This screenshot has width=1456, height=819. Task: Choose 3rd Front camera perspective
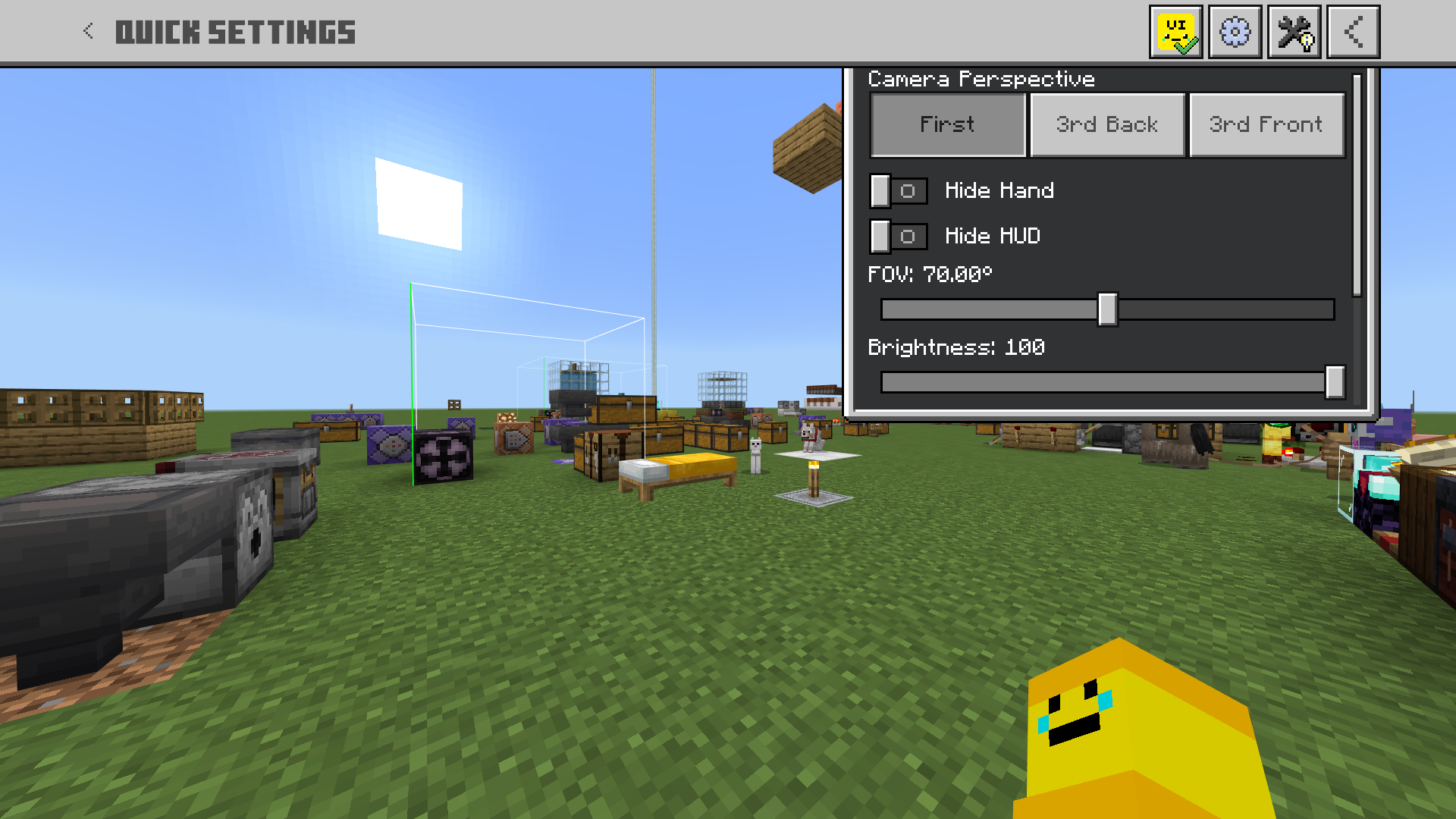tap(1266, 124)
